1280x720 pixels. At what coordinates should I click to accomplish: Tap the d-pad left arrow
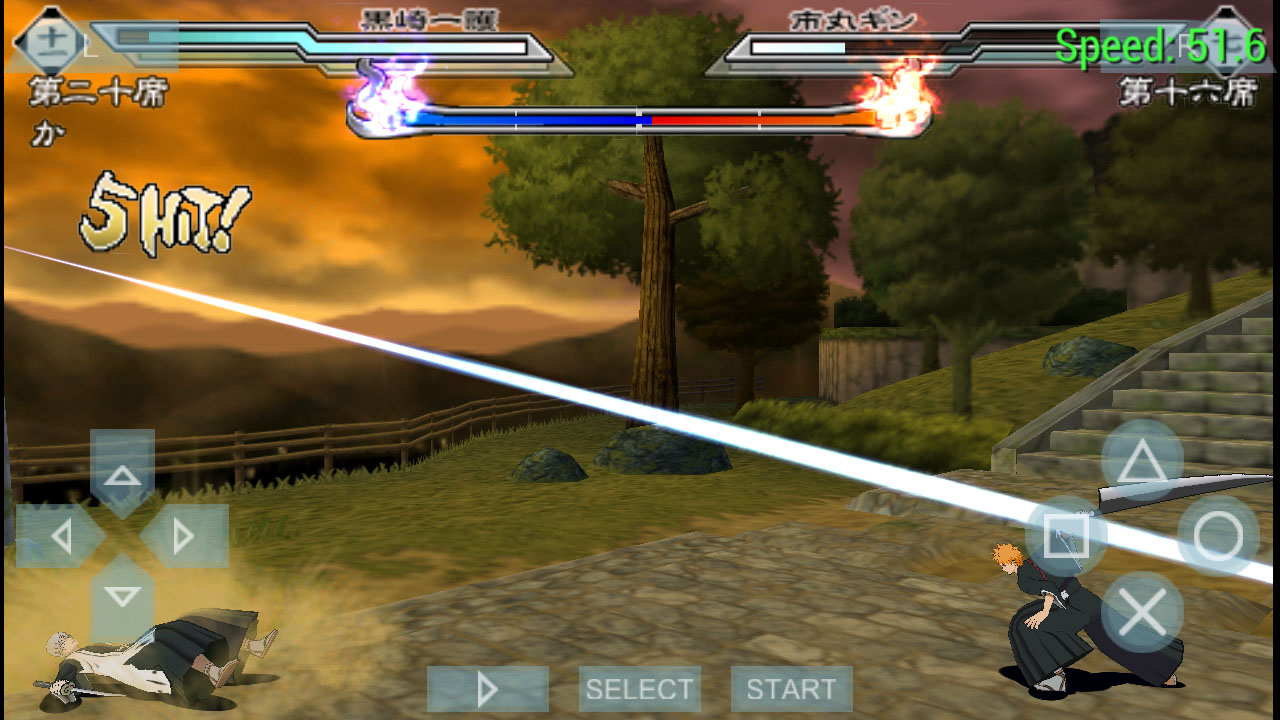tap(60, 536)
